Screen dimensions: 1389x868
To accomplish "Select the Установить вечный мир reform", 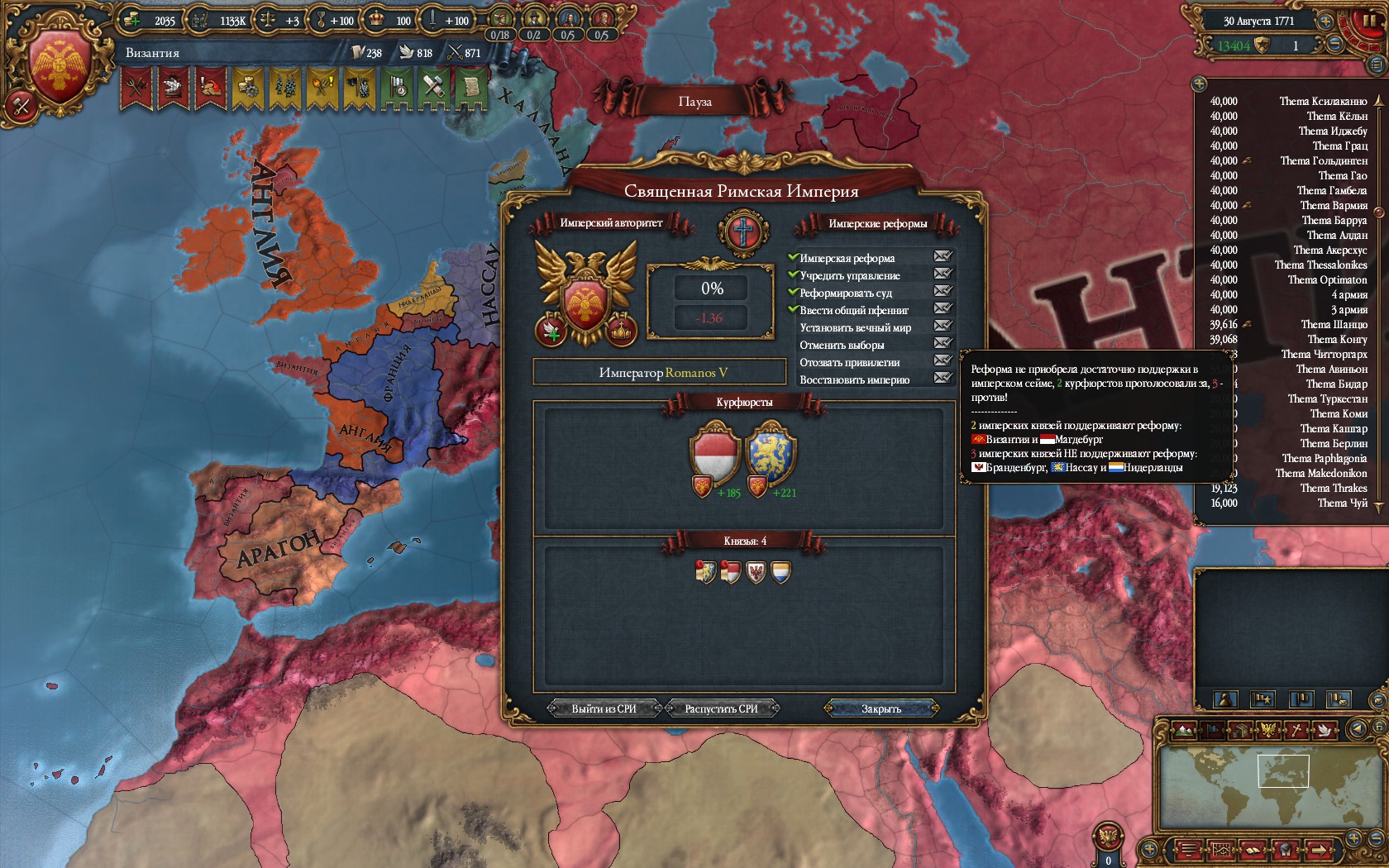I will point(855,327).
